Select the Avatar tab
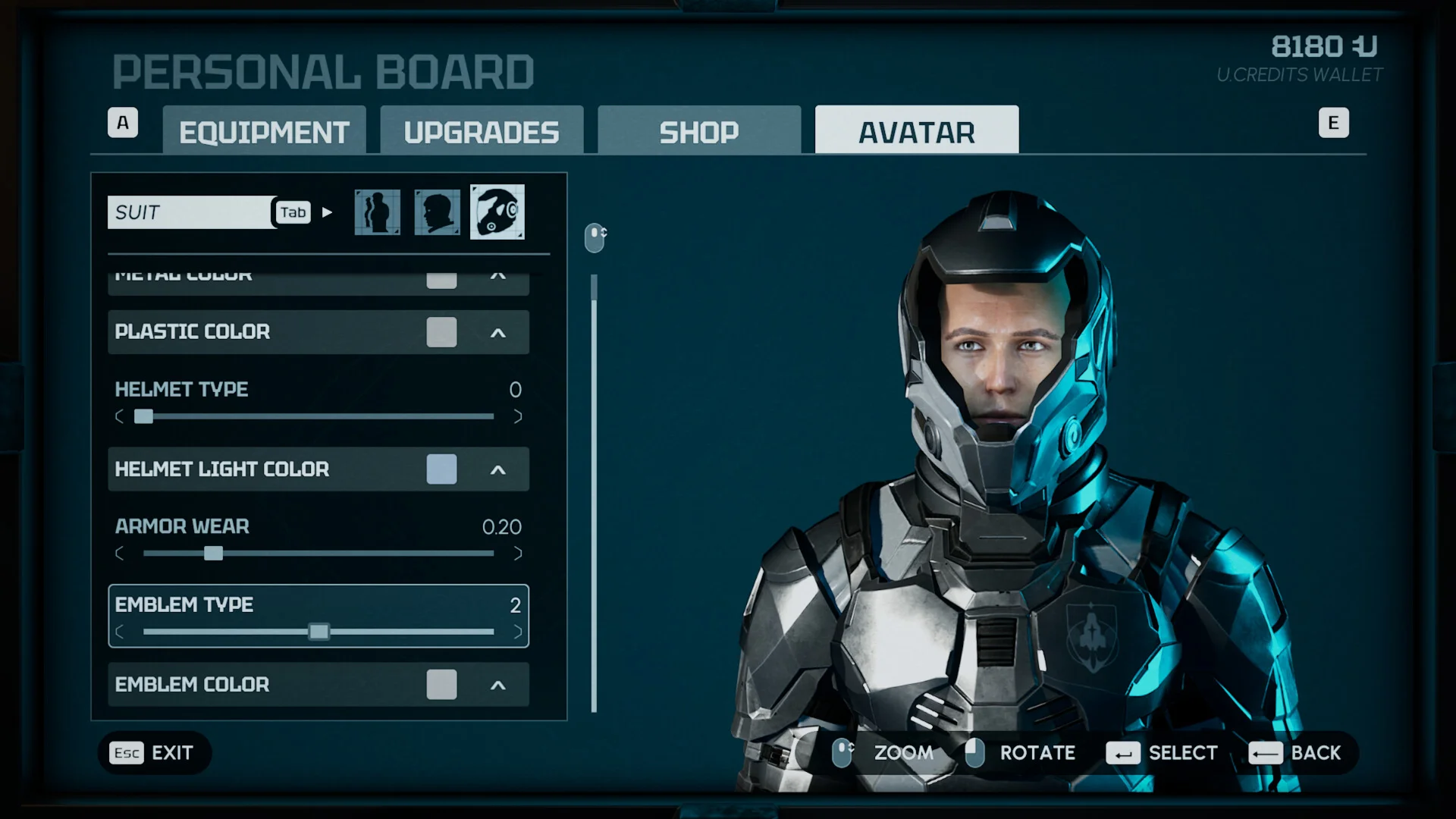 click(x=916, y=132)
